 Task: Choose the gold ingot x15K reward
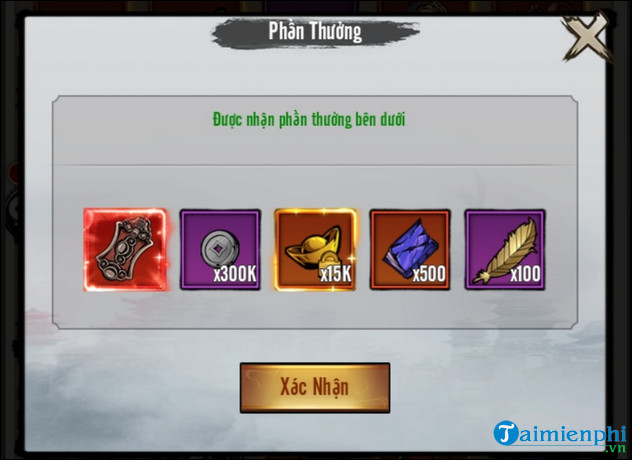pyautogui.click(x=315, y=249)
